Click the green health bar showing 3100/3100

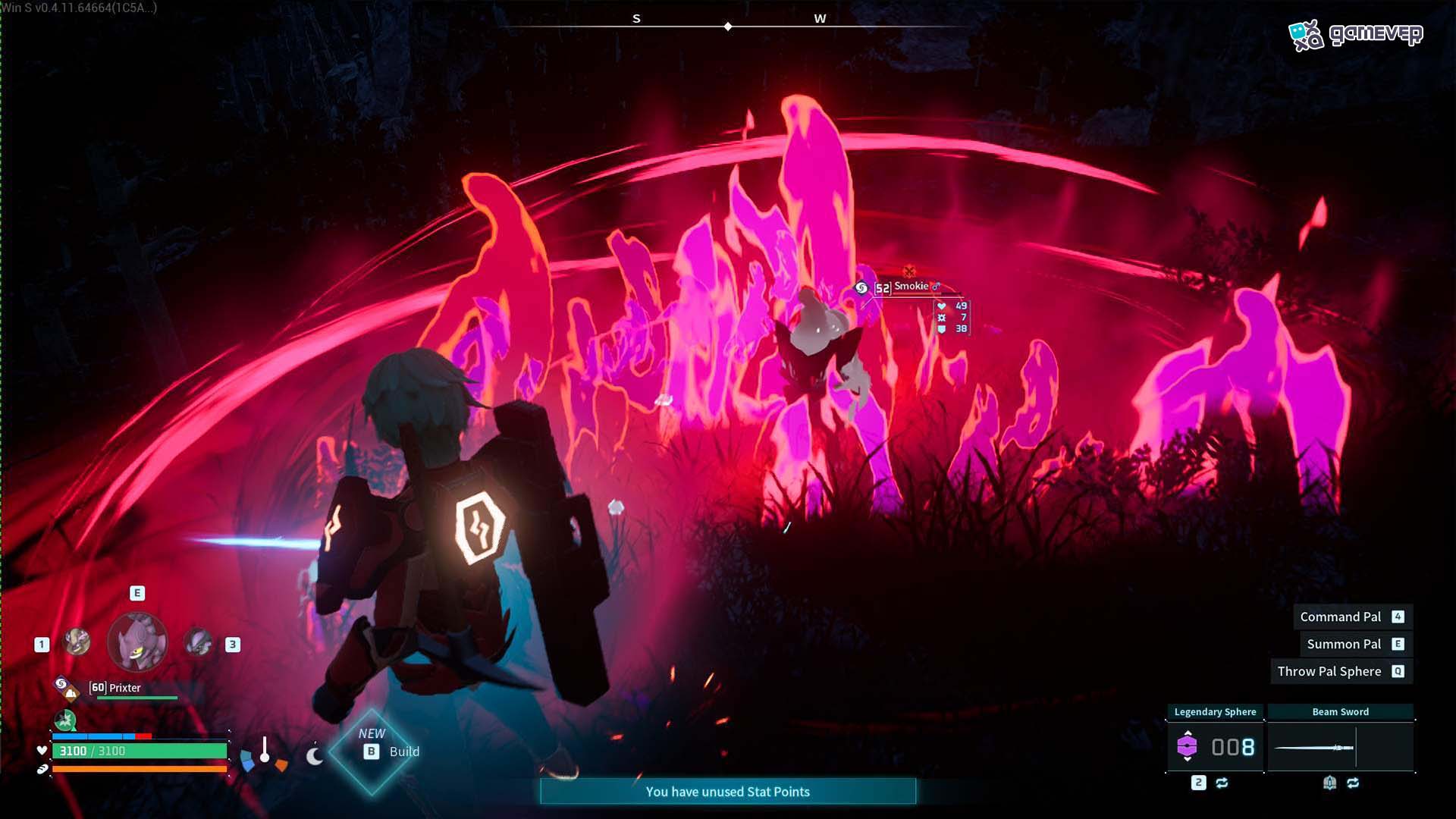click(140, 751)
